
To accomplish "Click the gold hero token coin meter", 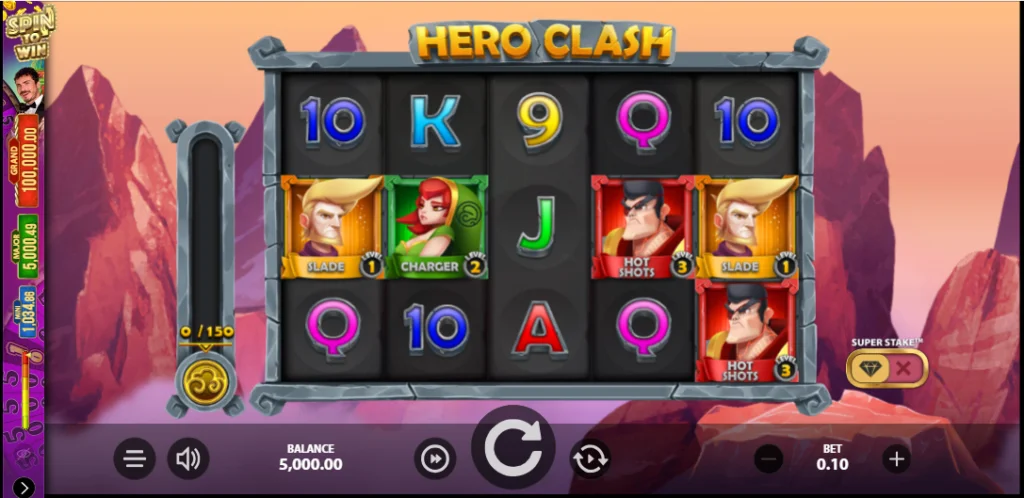I will tap(205, 381).
